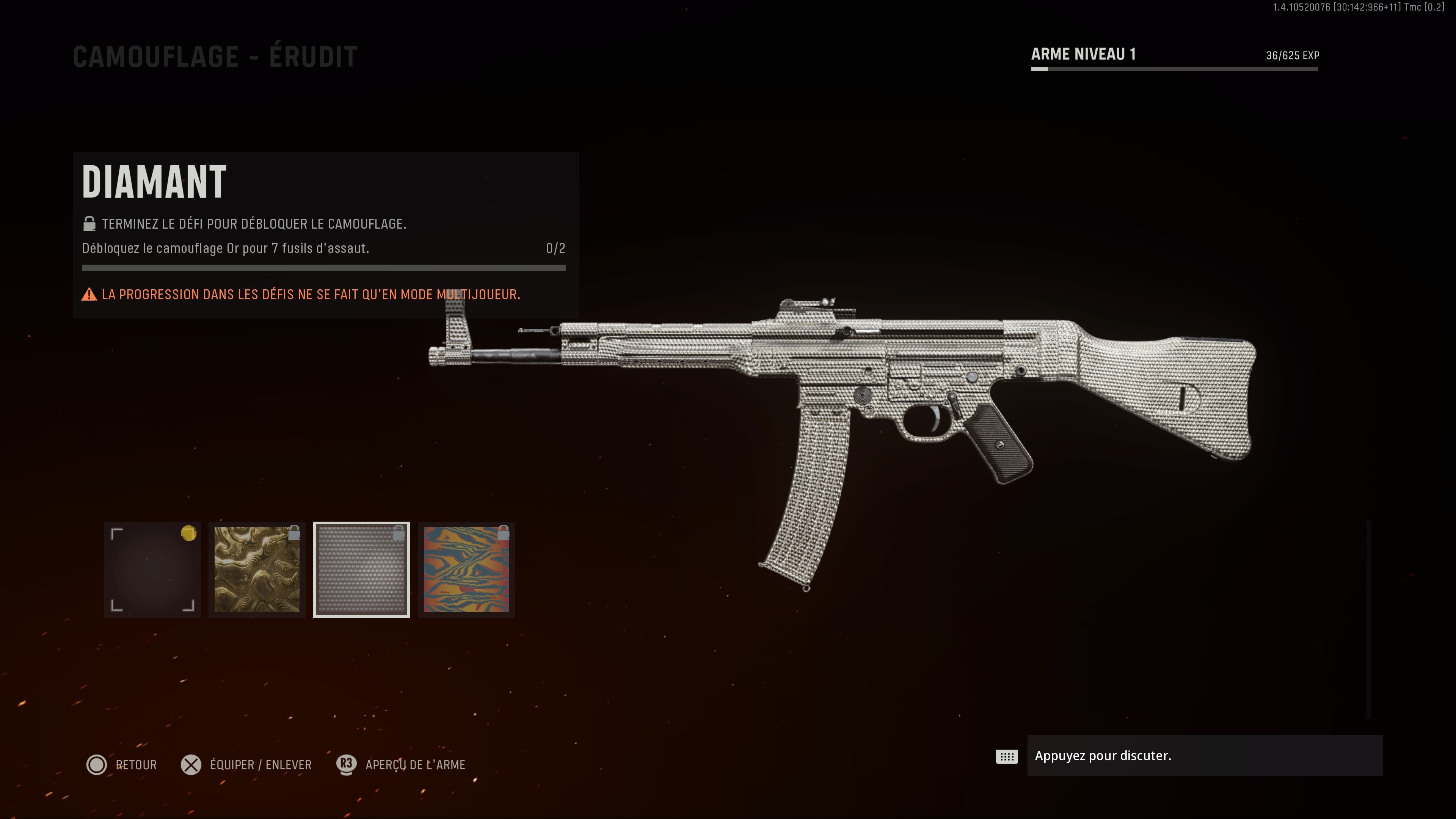
Task: Click the X icon next to Équiper / Enlever
Action: (191, 765)
